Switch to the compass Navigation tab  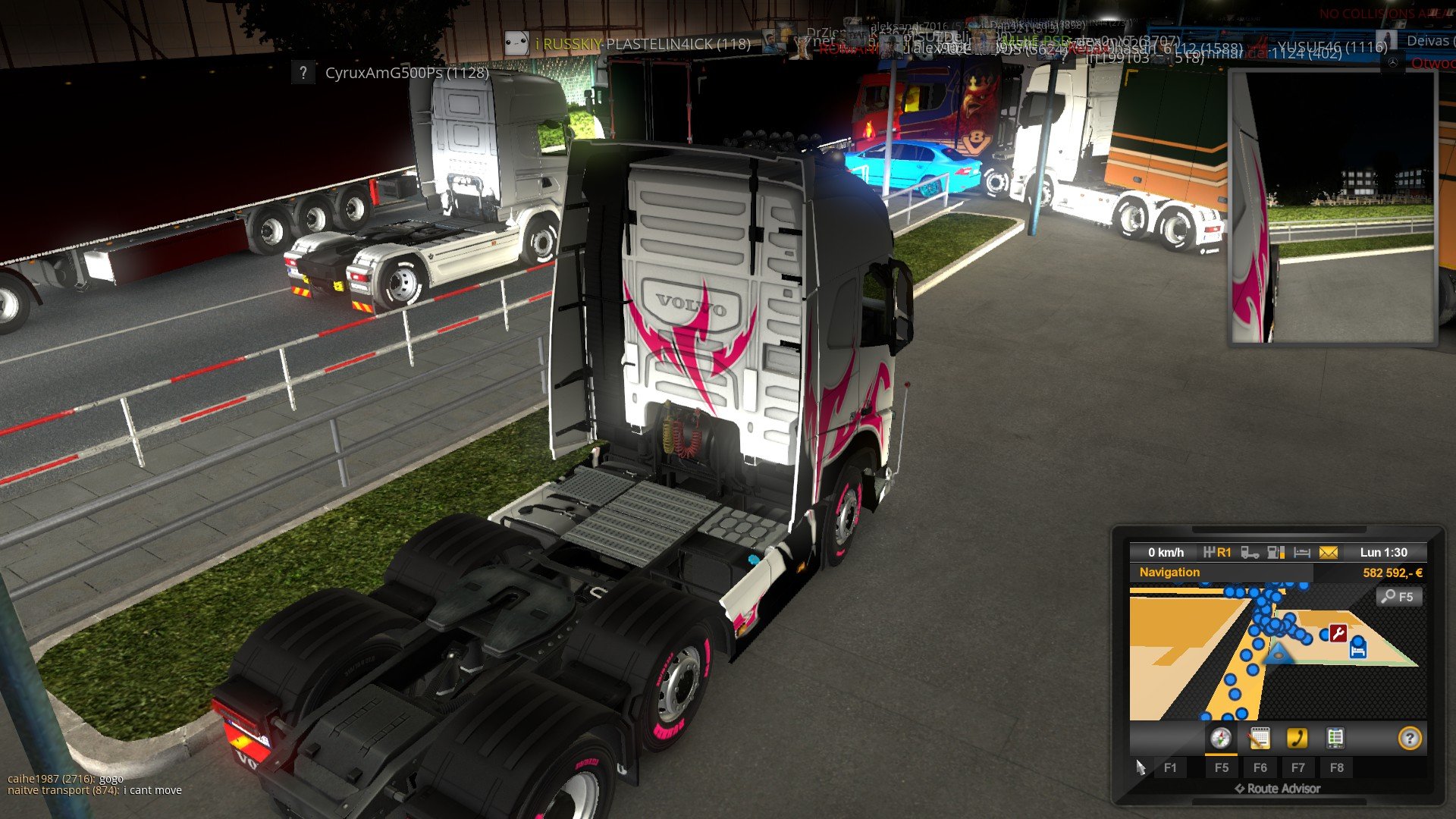point(1220,738)
